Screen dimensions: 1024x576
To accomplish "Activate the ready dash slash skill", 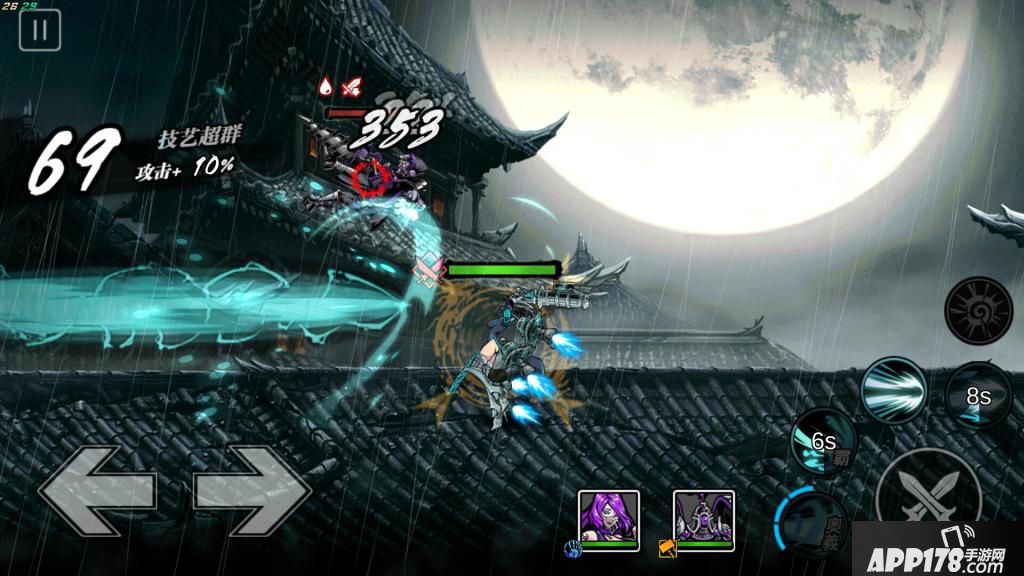I will 894,391.
